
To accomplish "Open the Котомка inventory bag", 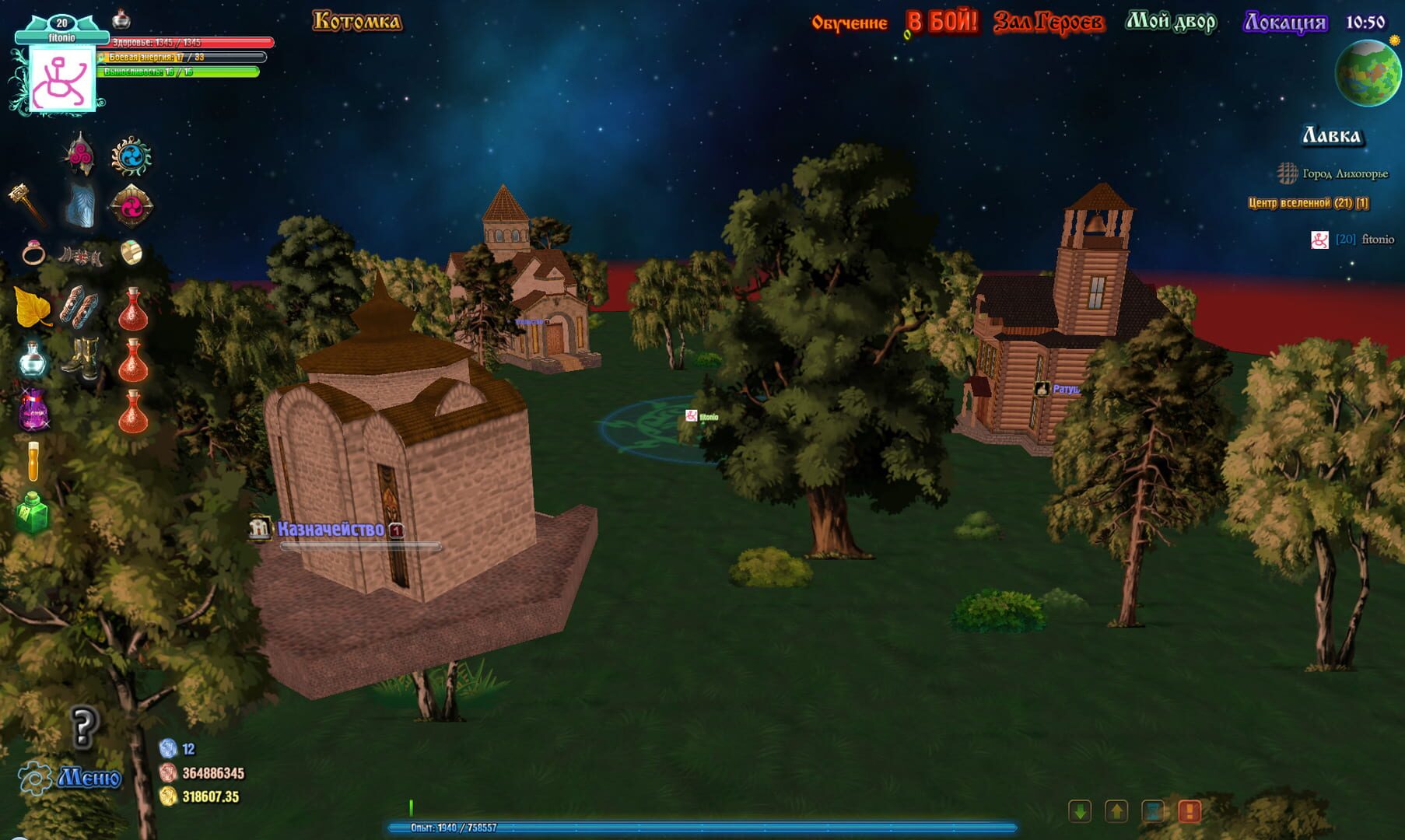I will (357, 21).
